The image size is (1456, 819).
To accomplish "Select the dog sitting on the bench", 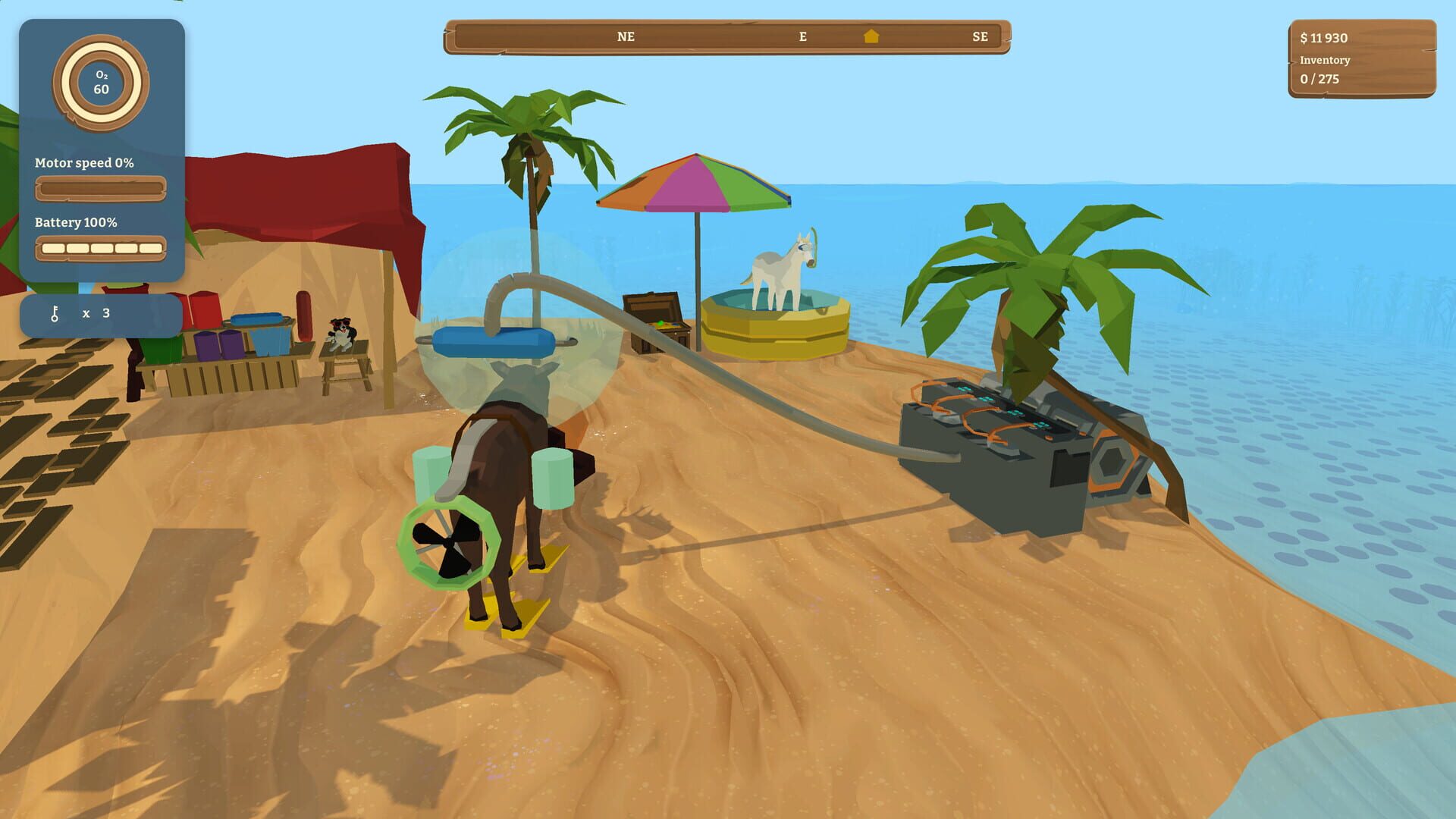I will pyautogui.click(x=339, y=330).
